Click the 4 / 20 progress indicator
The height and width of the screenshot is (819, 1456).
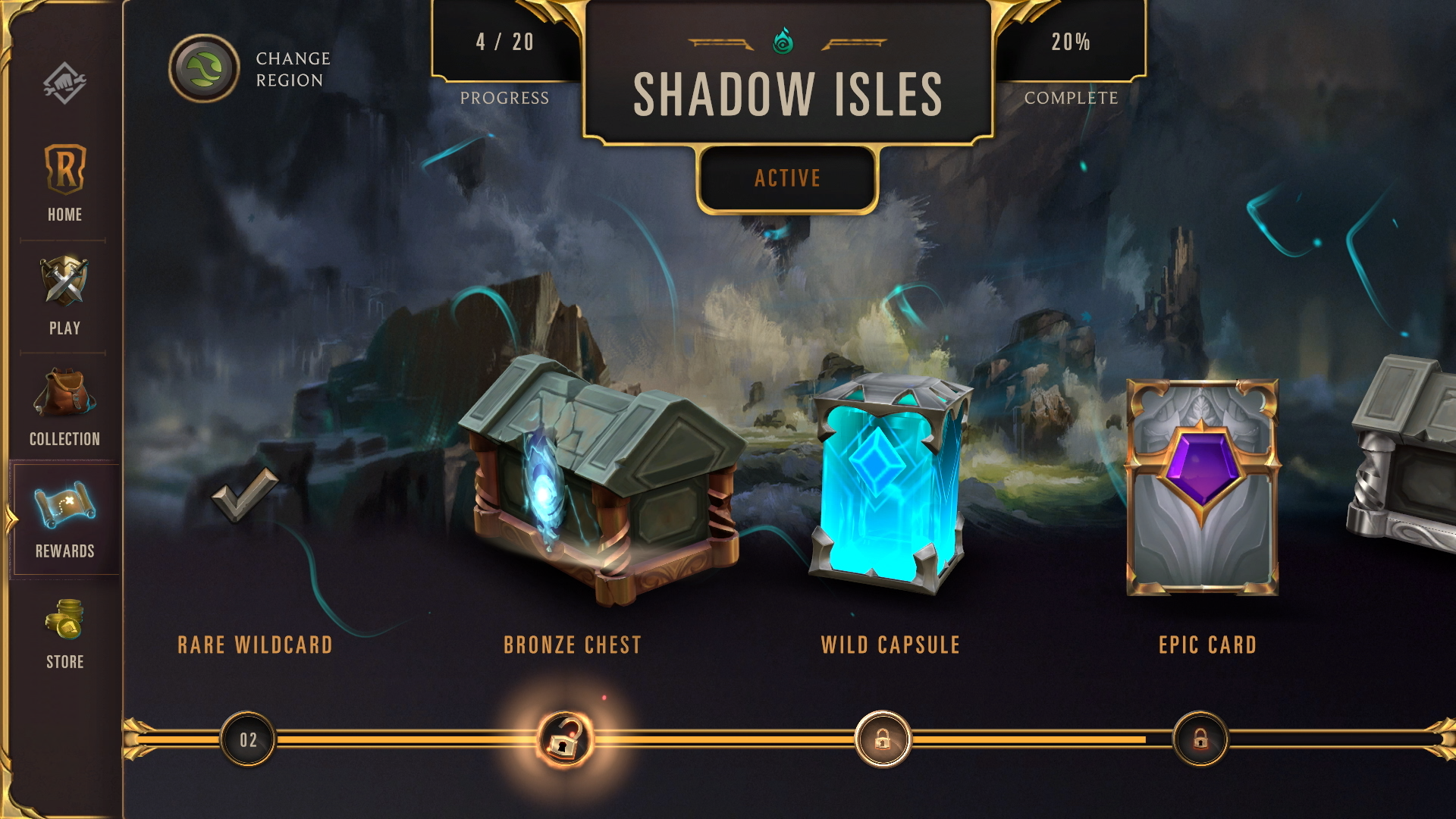504,43
